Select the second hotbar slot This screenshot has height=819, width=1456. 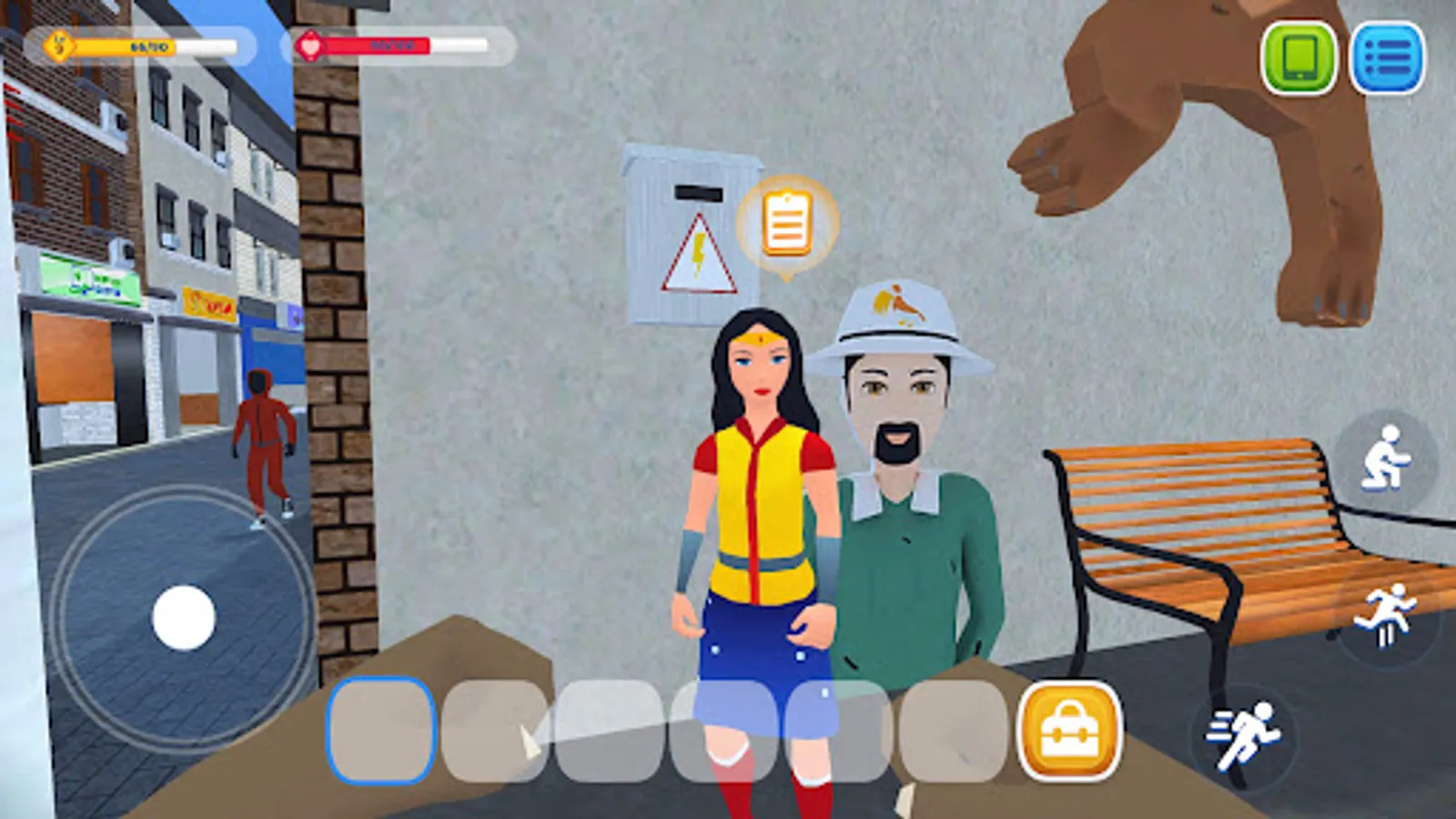496,733
